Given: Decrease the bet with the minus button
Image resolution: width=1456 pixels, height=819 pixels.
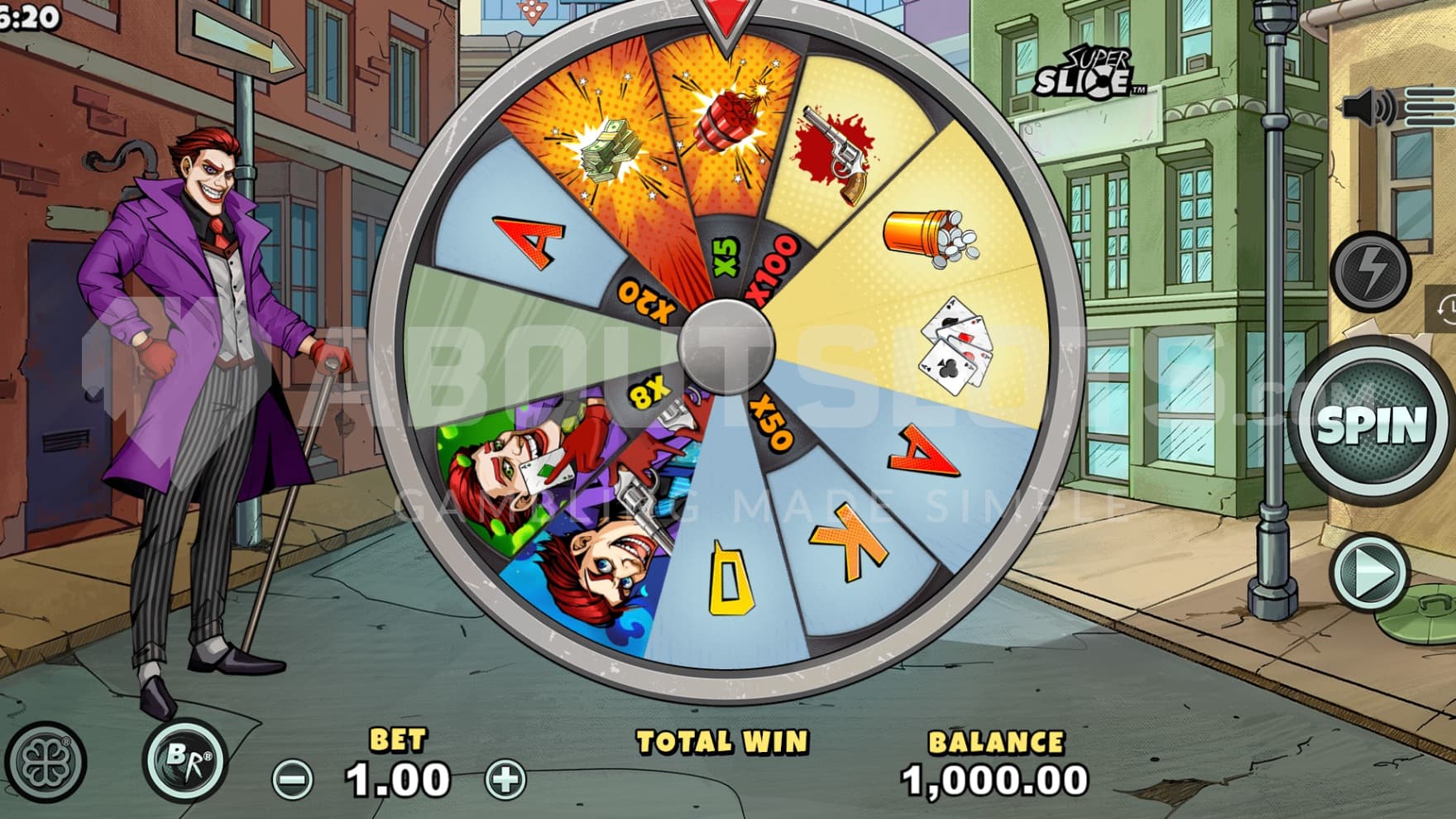Looking at the screenshot, I should point(293,779).
